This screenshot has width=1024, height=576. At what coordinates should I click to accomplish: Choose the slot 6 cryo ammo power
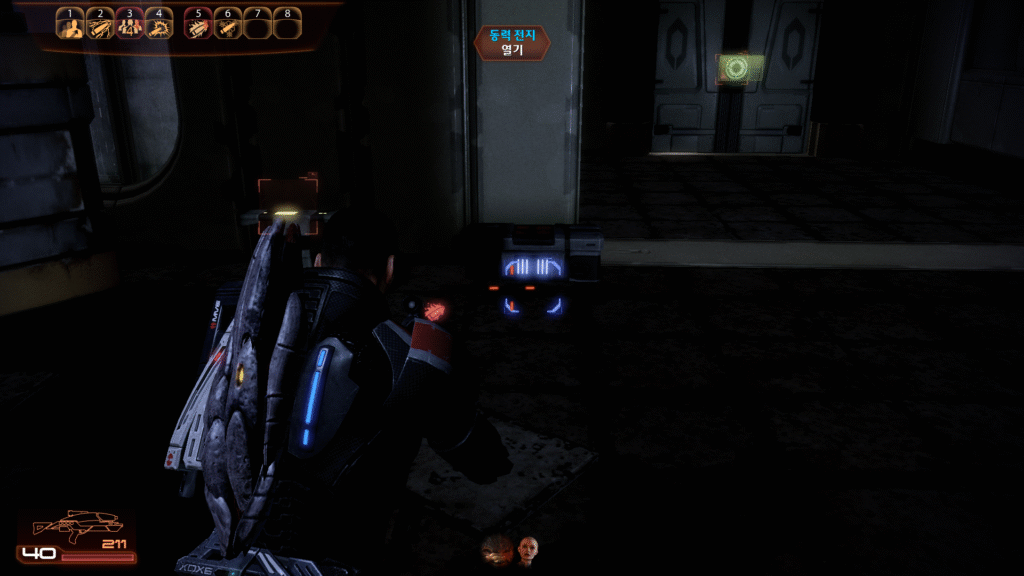point(228,28)
